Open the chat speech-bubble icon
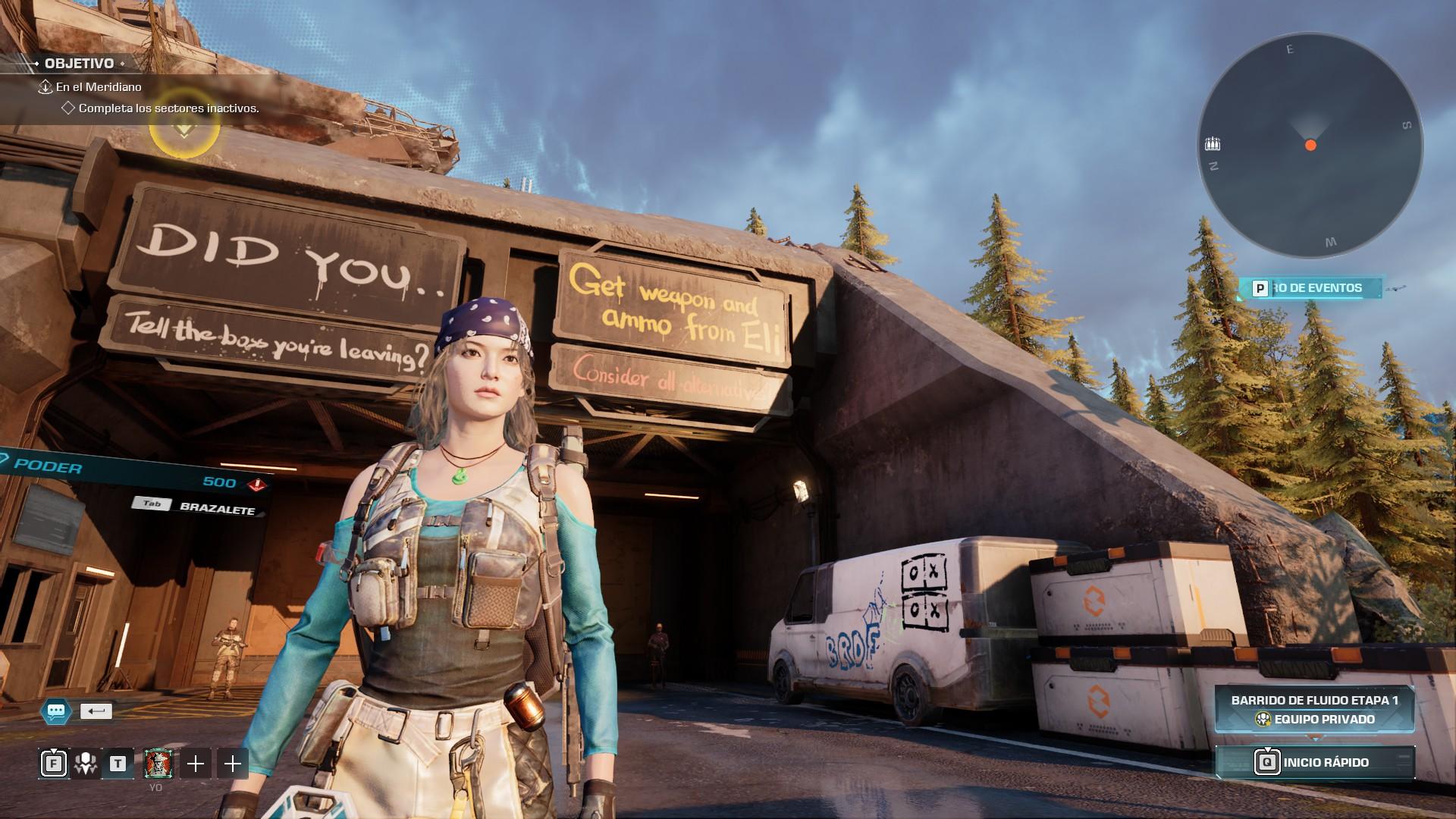This screenshot has width=1456, height=819. 56,711
